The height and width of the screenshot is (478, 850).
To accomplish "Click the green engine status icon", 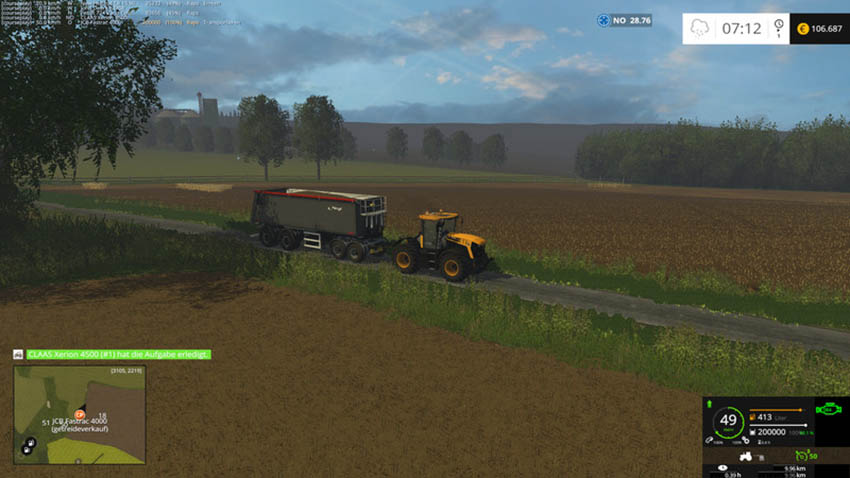I will click(x=827, y=408).
